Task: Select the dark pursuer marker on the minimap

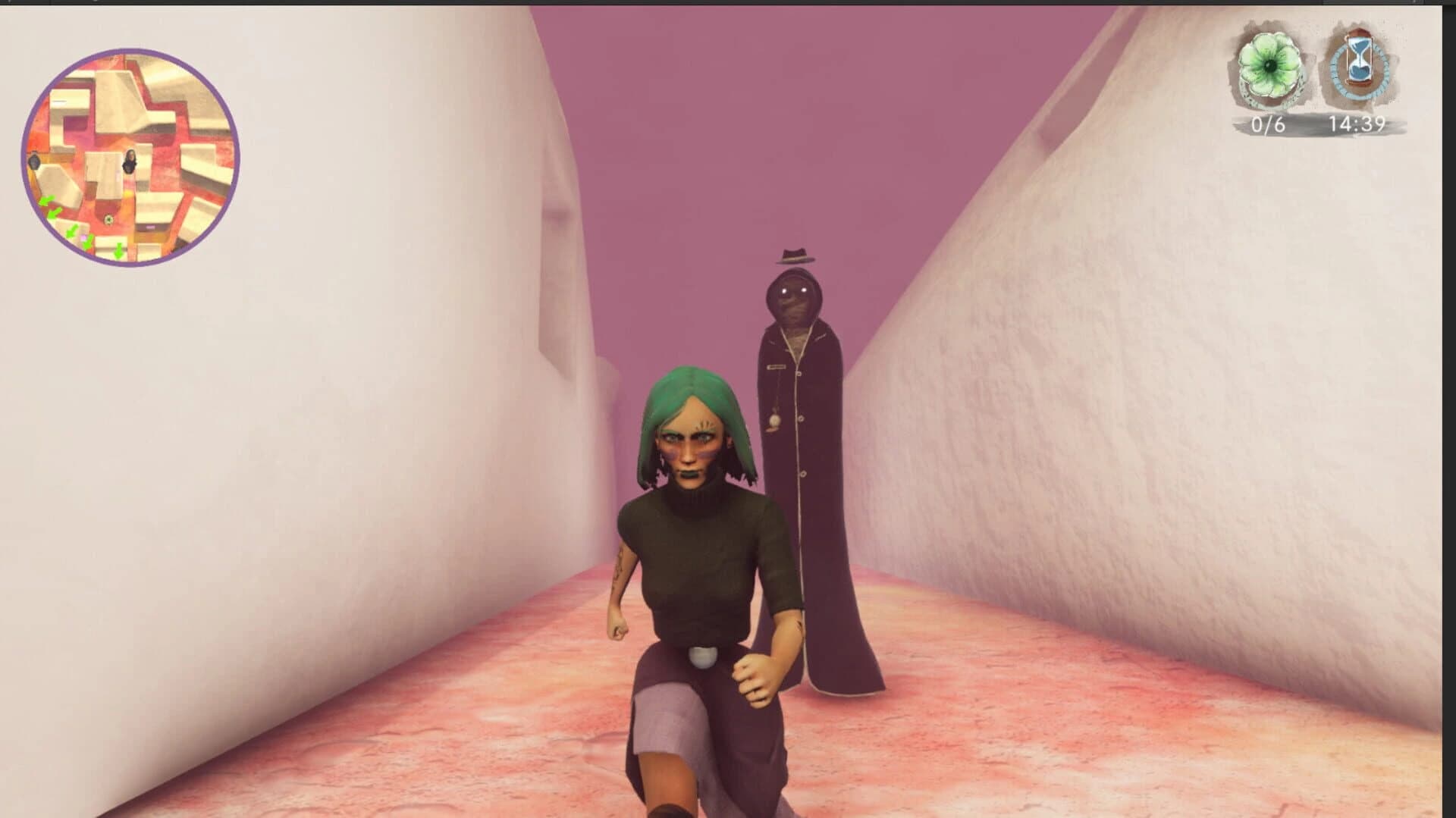Action: tap(35, 162)
